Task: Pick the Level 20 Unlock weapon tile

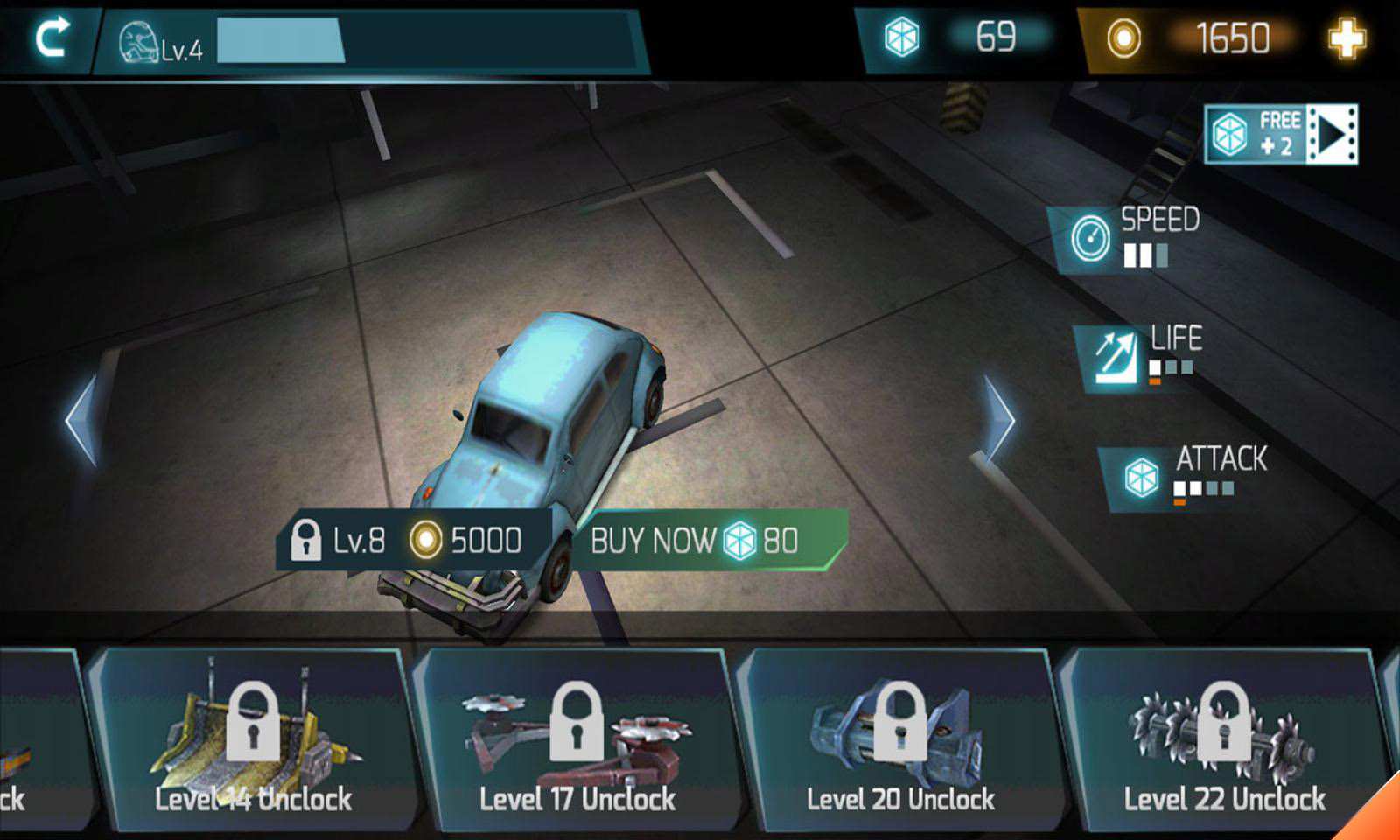Action: pyautogui.click(x=900, y=739)
